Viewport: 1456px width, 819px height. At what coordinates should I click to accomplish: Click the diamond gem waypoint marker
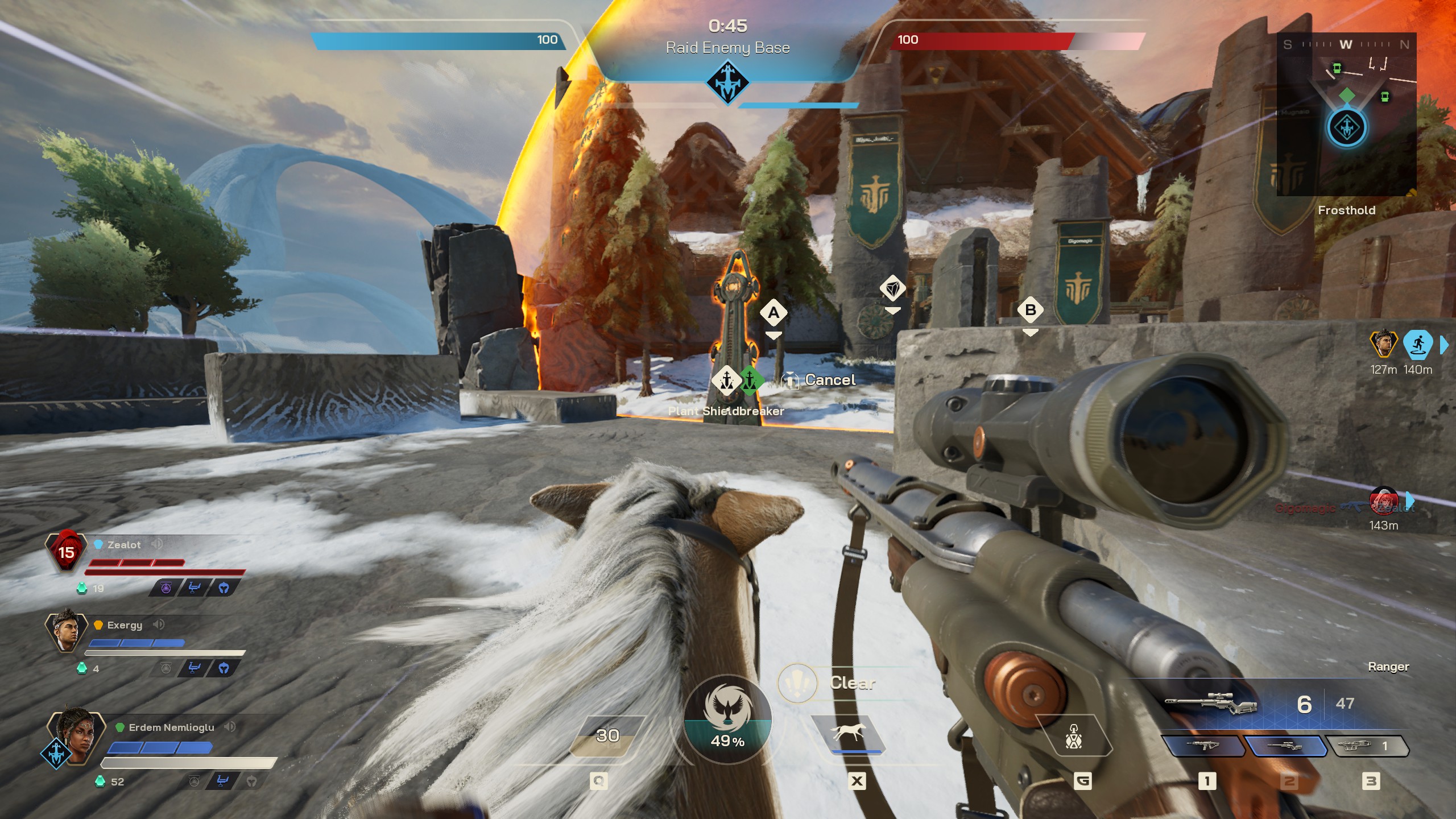(892, 289)
